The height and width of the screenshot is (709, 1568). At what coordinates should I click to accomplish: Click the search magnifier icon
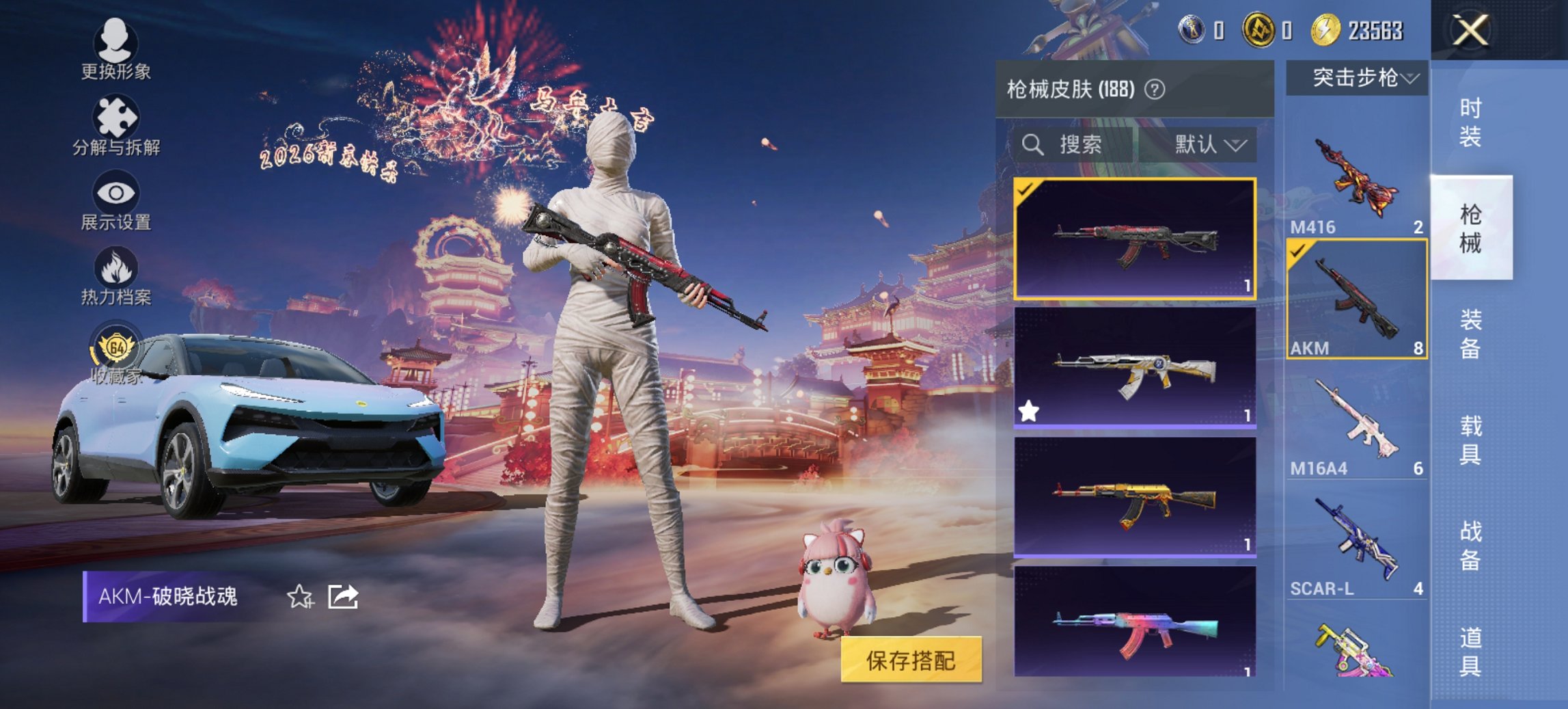[x=1032, y=145]
